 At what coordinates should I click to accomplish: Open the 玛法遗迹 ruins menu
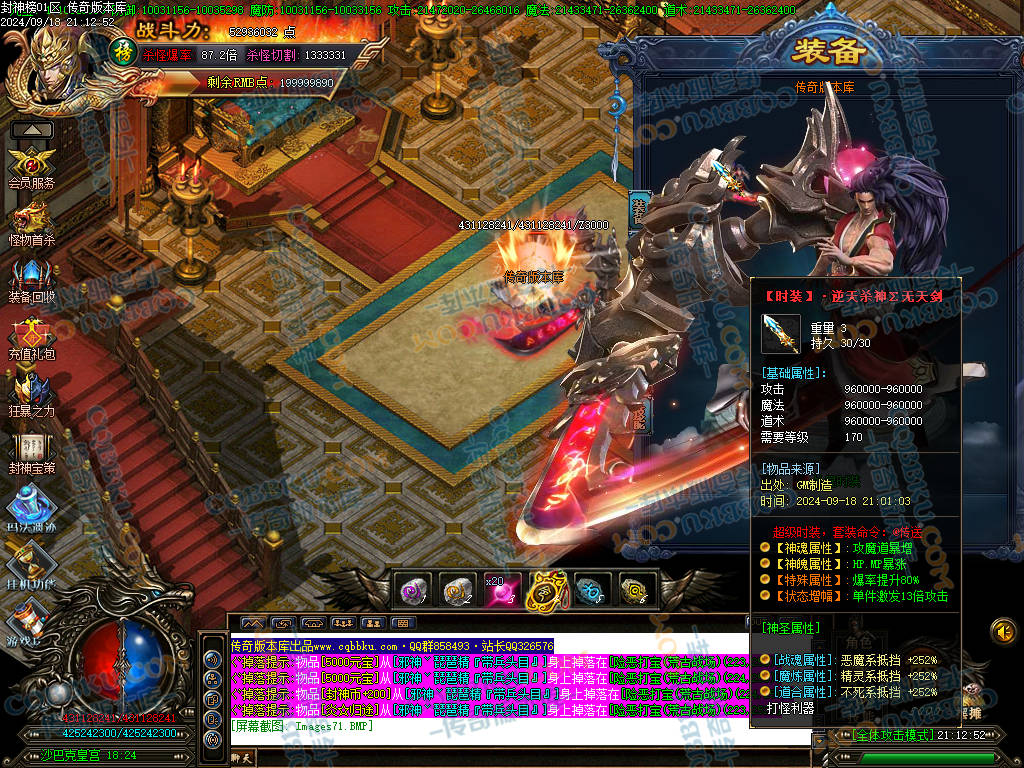31,504
